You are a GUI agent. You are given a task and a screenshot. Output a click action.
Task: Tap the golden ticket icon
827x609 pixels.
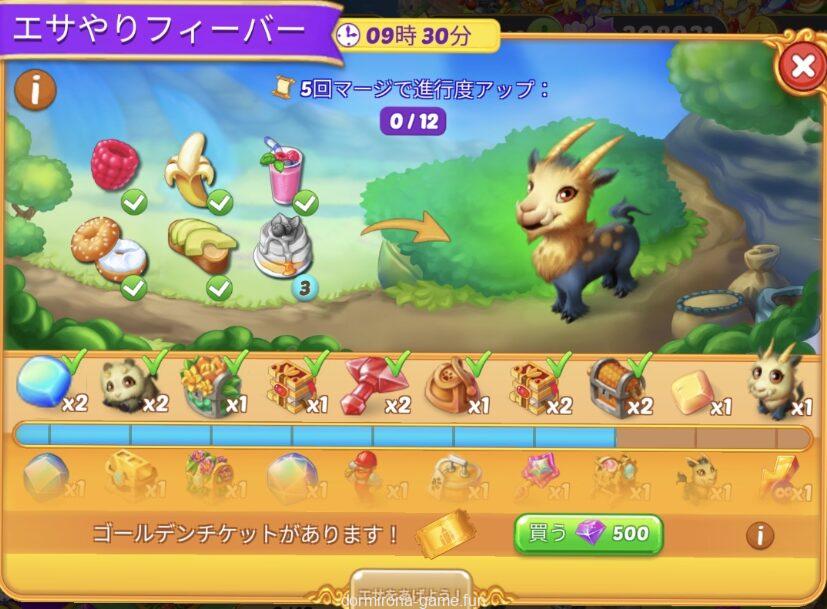(x=443, y=533)
